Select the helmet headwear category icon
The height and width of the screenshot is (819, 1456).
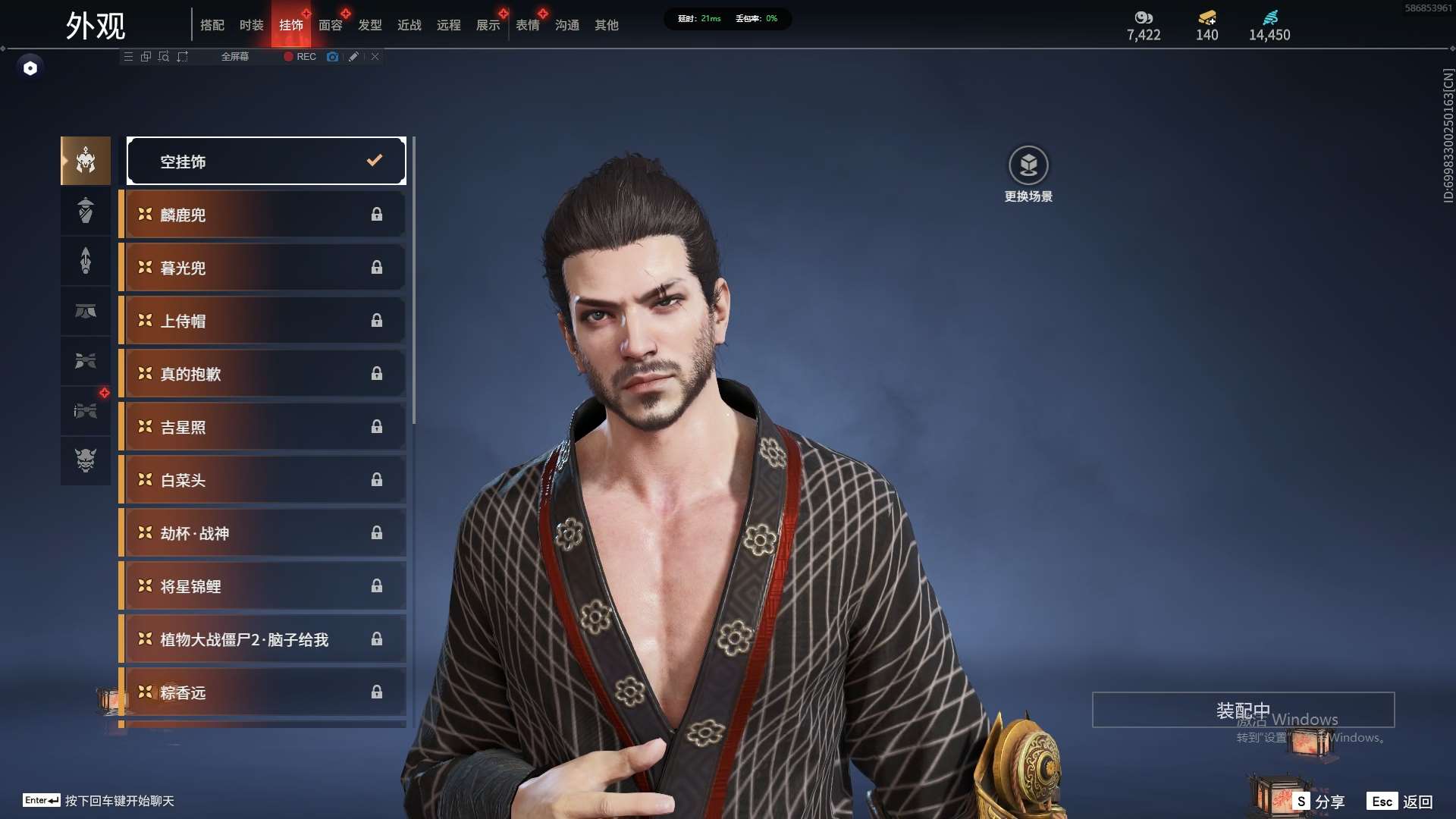point(86,160)
